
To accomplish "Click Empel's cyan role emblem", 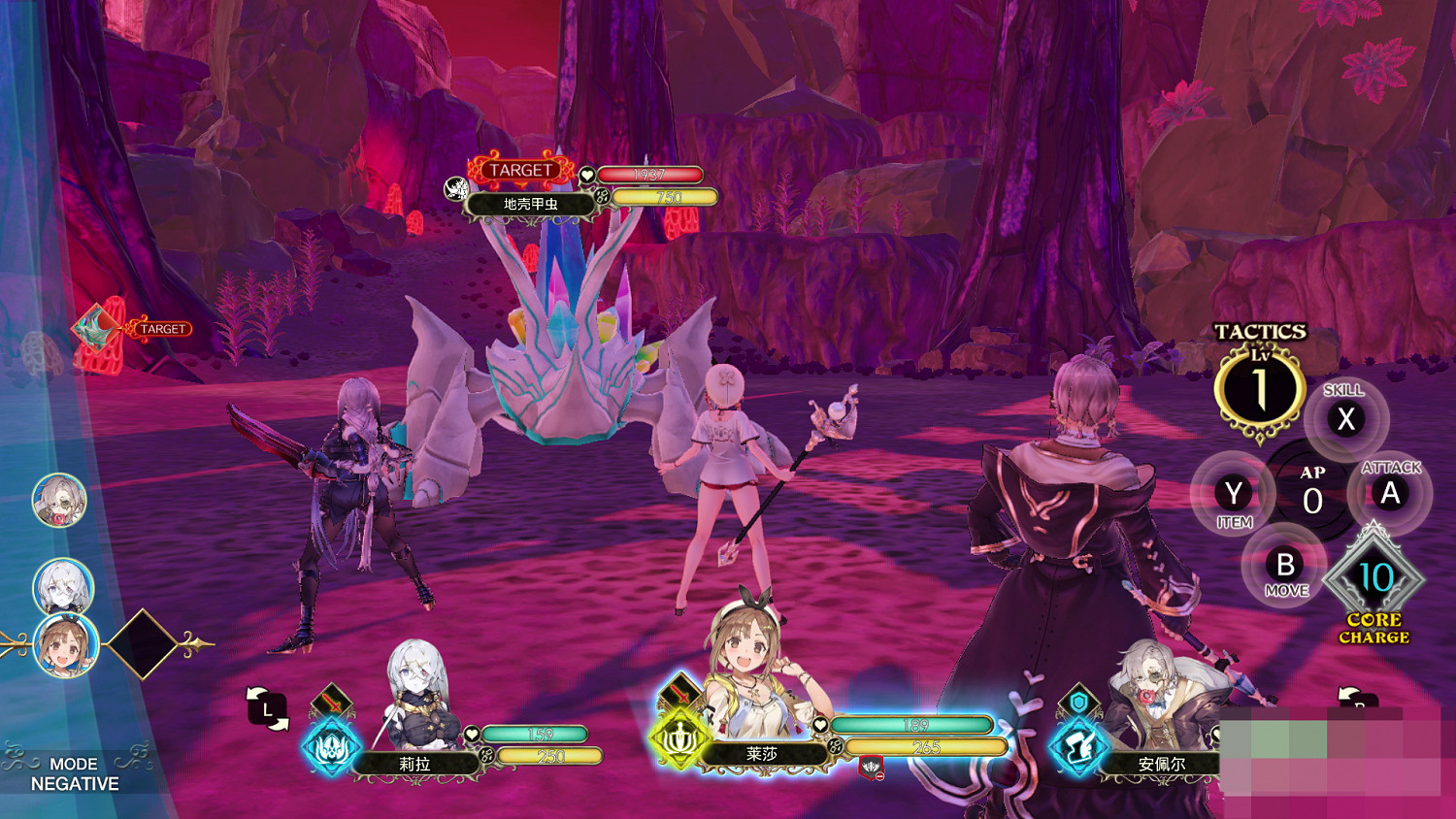I will point(1076,748).
